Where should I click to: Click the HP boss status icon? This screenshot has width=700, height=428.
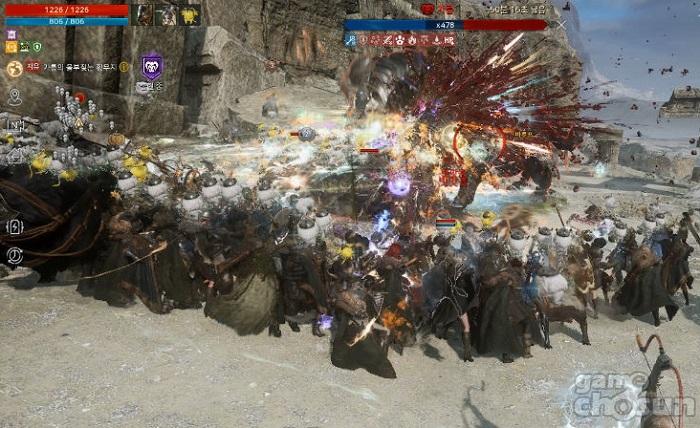point(448,41)
